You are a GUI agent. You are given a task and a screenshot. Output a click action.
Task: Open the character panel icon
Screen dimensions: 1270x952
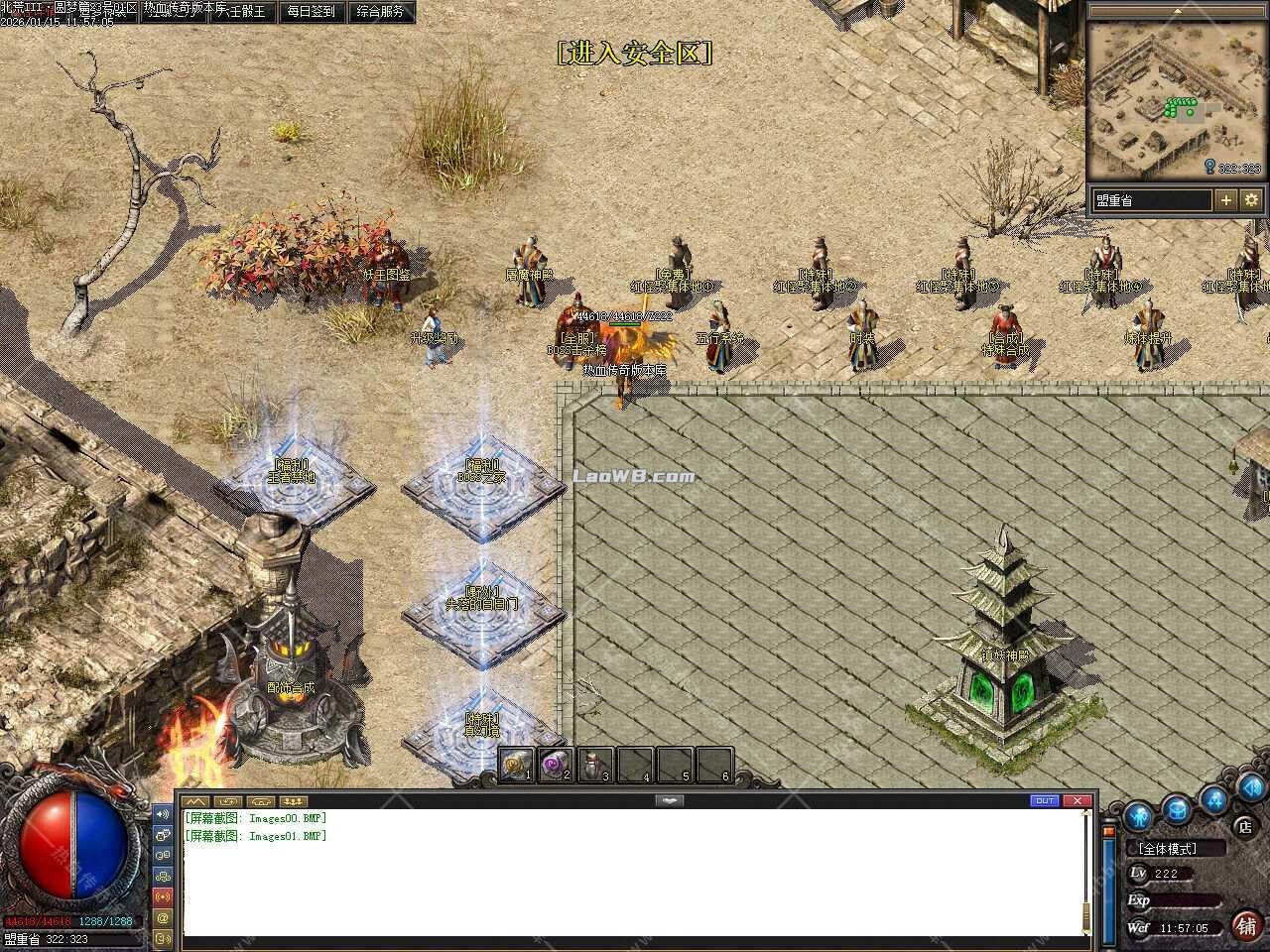coord(1138,815)
